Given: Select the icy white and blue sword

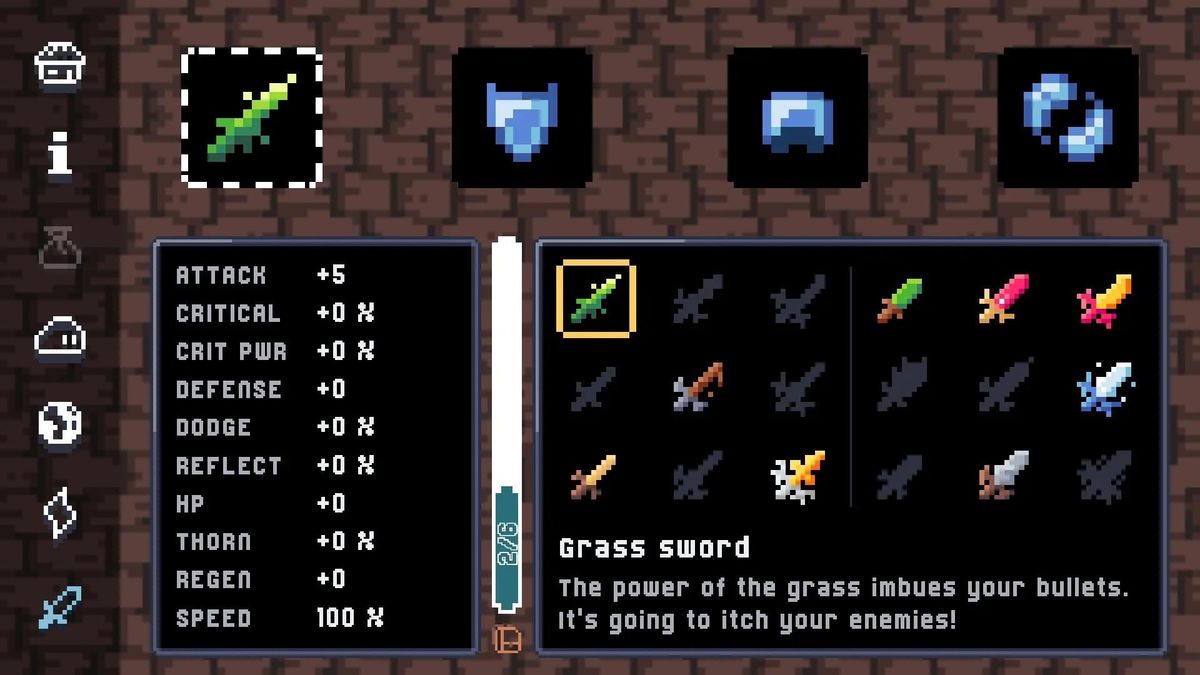Looking at the screenshot, I should pyautogui.click(x=1104, y=388).
